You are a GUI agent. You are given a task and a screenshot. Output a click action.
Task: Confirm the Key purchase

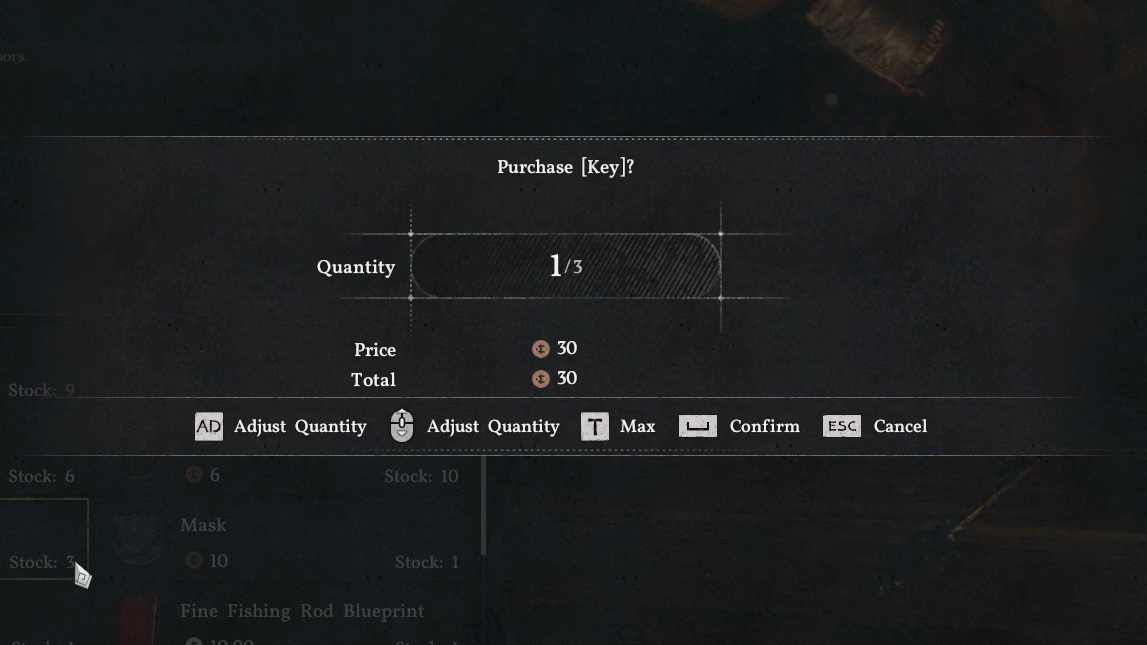(740, 426)
